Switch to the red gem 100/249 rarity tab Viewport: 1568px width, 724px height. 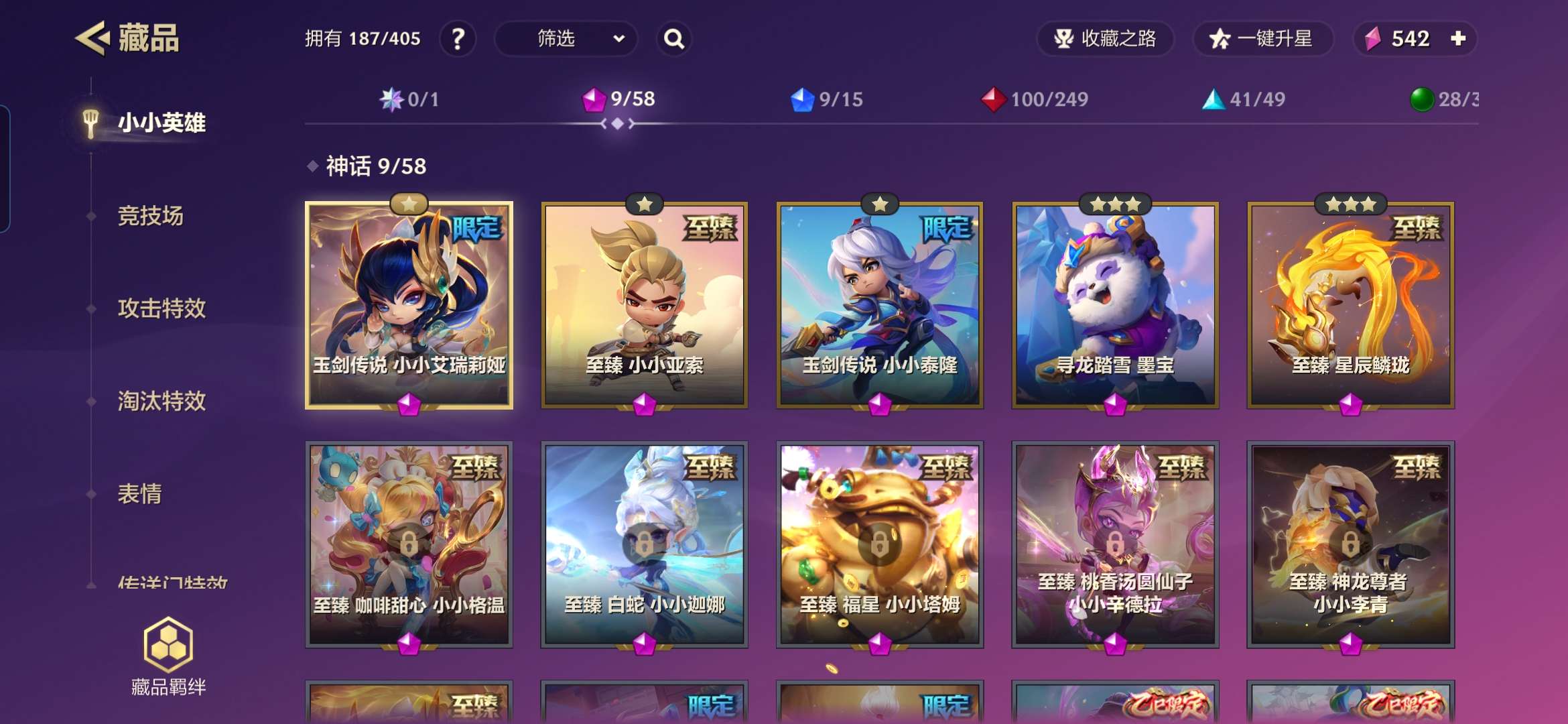pyautogui.click(x=1035, y=100)
